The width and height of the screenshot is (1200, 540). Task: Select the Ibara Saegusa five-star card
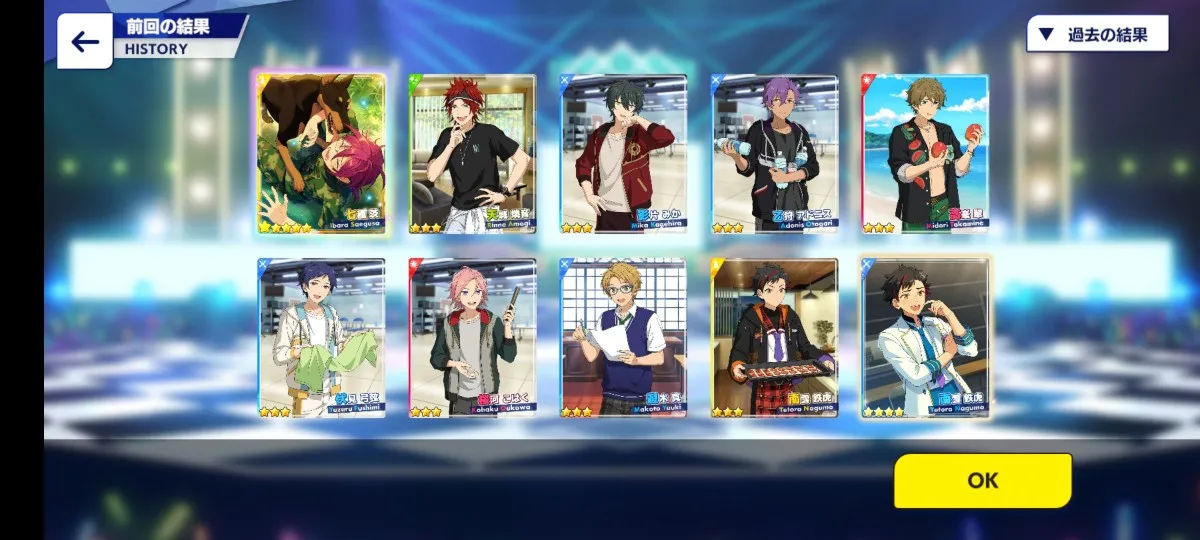[x=321, y=153]
